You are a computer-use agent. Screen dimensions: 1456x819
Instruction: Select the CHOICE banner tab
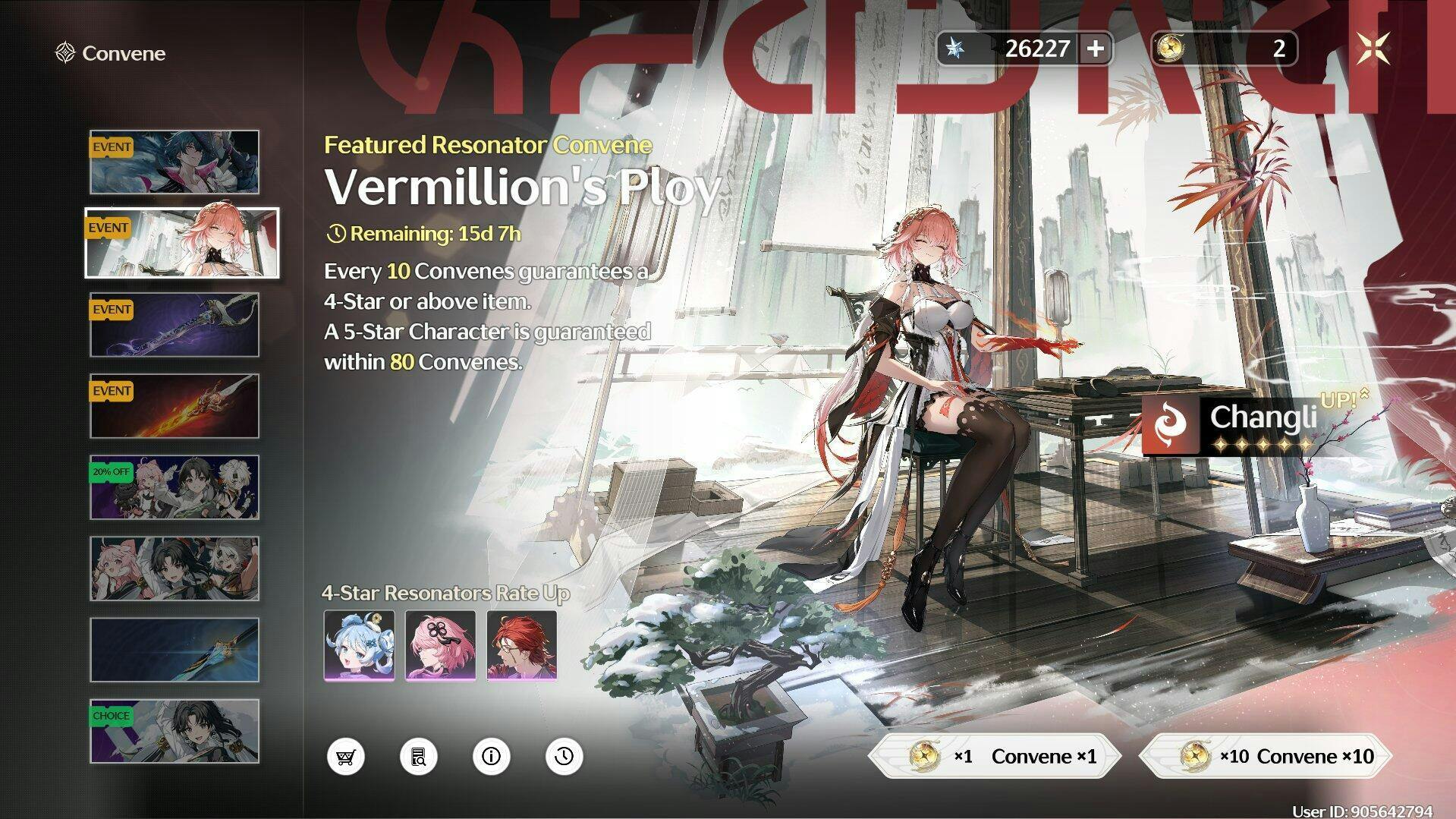(x=175, y=731)
